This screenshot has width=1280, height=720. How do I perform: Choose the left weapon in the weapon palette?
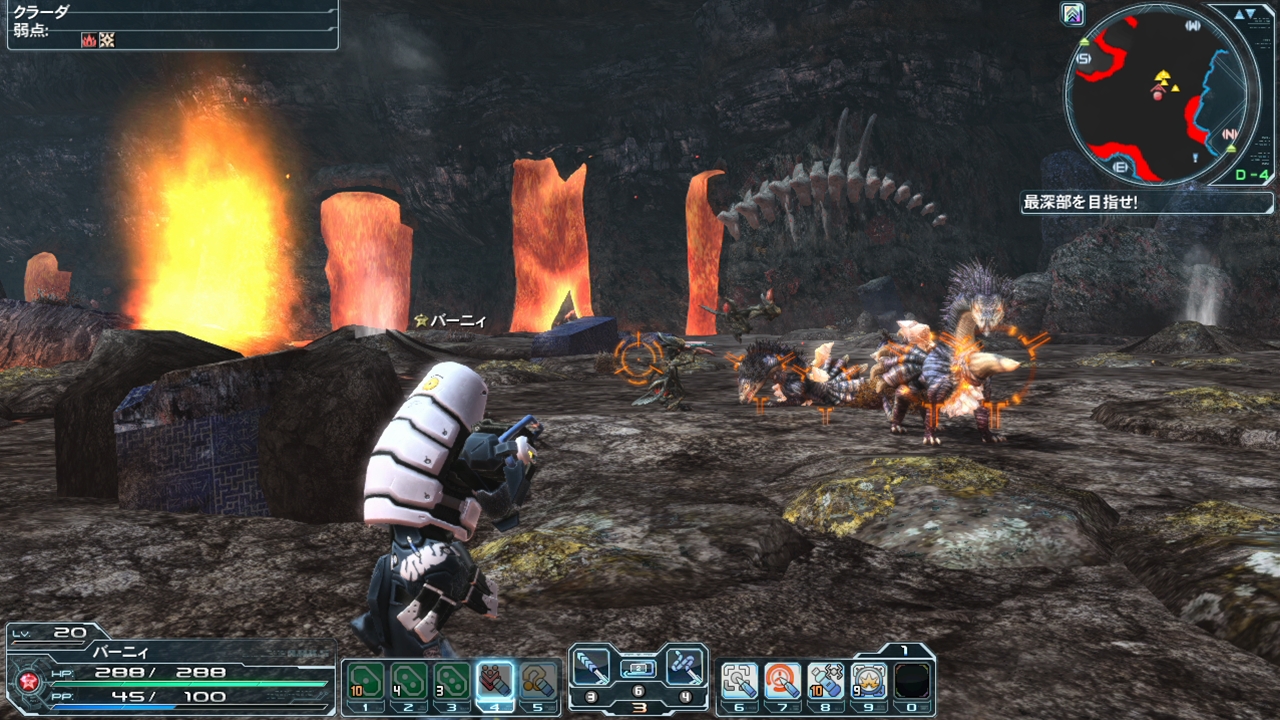click(x=592, y=667)
